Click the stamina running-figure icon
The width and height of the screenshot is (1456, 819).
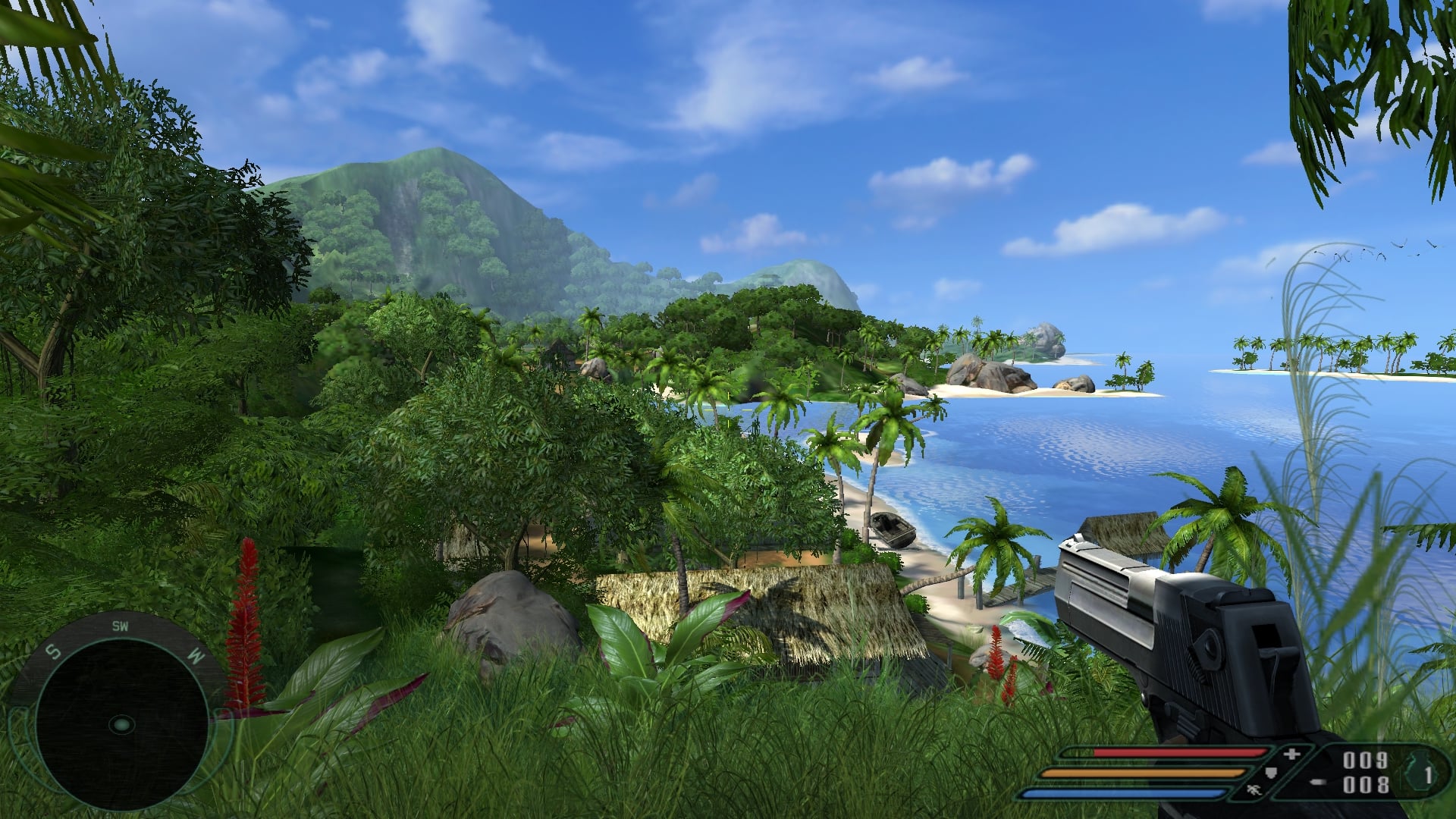pyautogui.click(x=1254, y=790)
